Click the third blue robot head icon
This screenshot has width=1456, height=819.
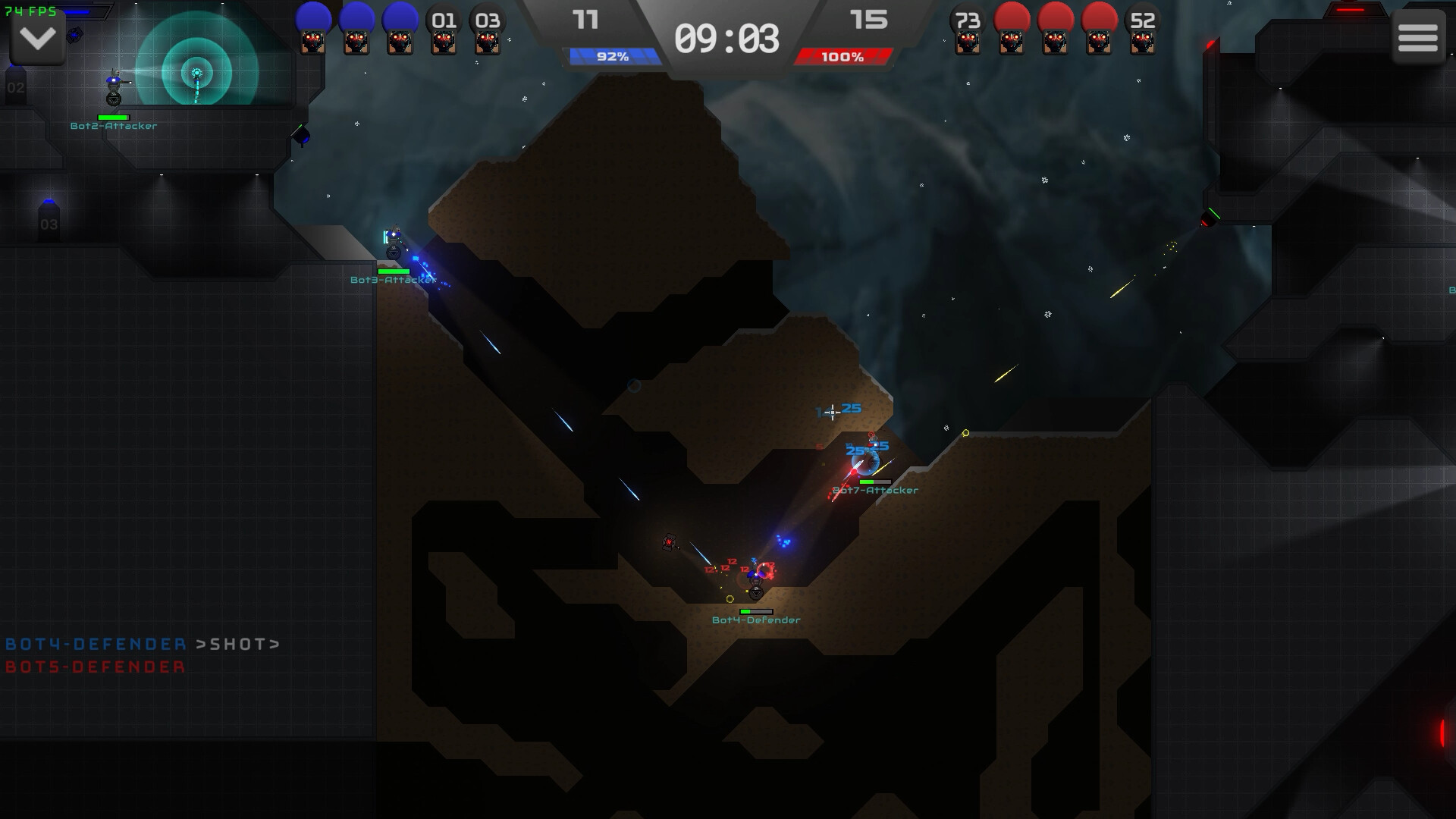point(400,30)
